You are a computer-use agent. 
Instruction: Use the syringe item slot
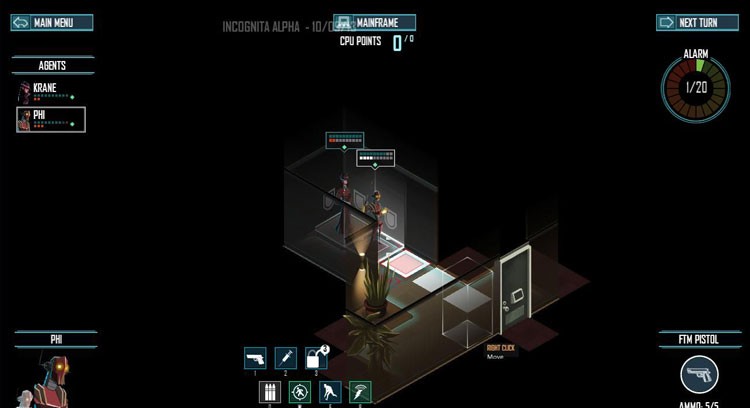click(x=285, y=358)
